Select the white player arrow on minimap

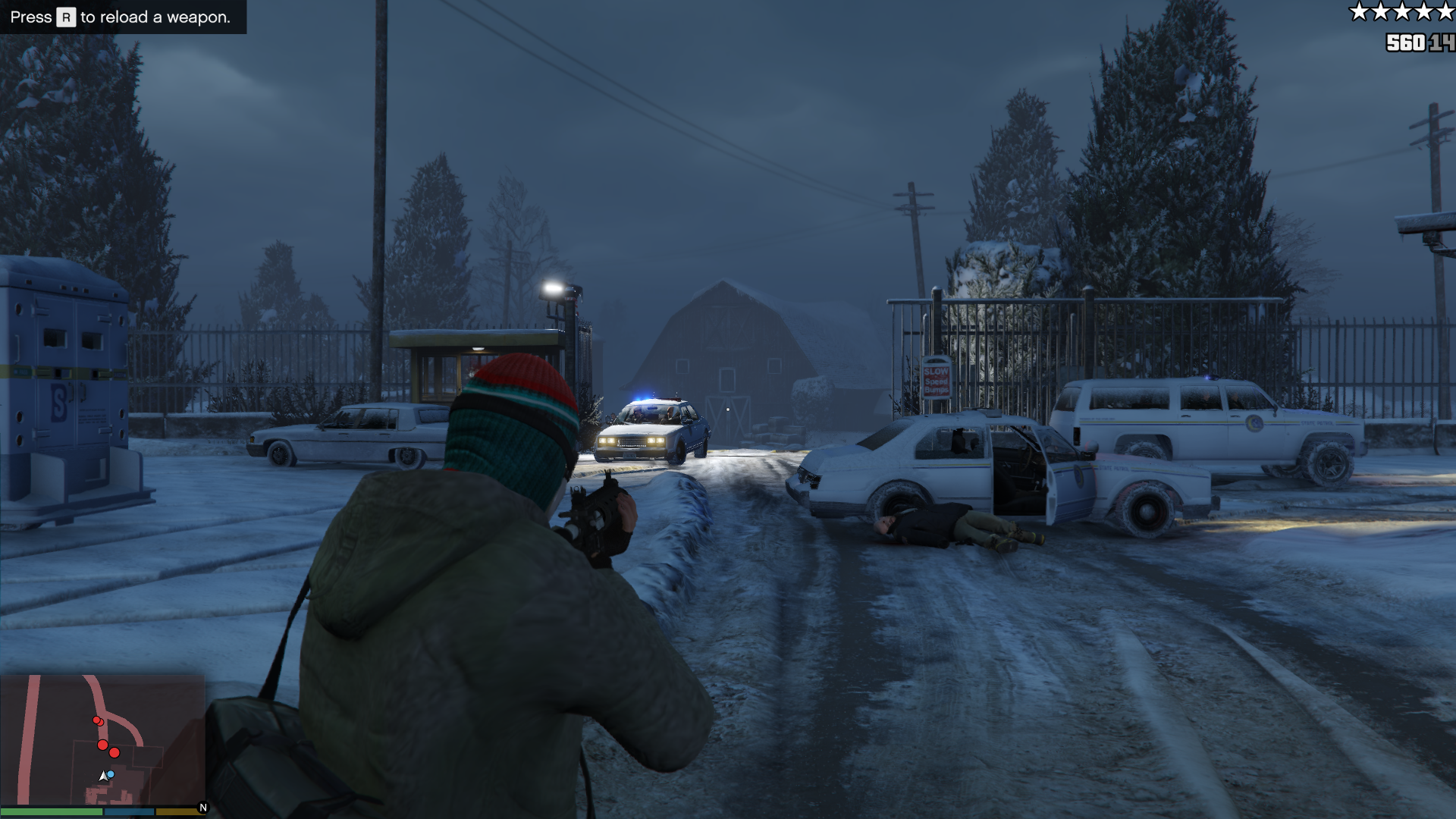point(103,777)
